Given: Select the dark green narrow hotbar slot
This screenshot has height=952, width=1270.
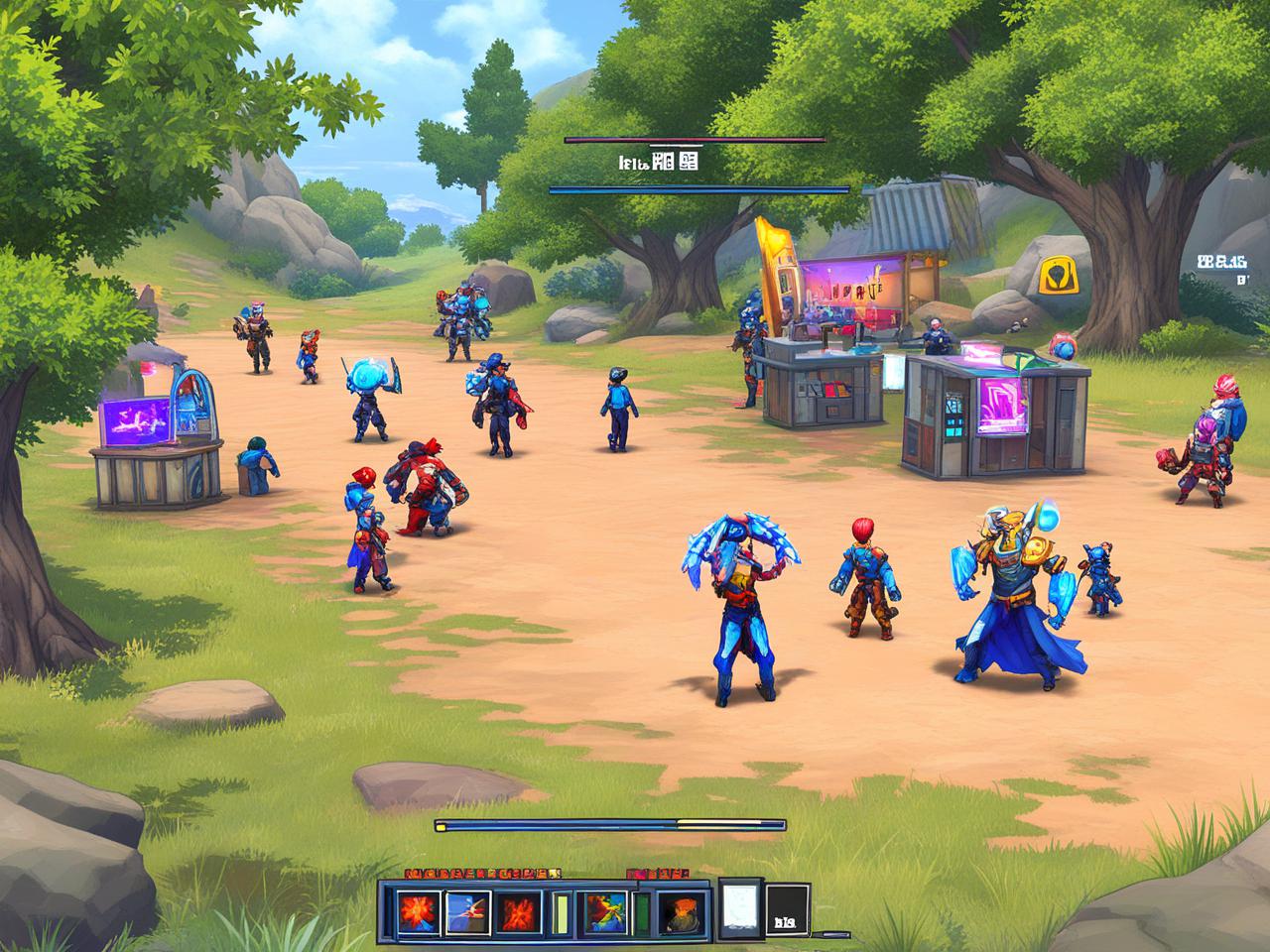Looking at the screenshot, I should [643, 912].
